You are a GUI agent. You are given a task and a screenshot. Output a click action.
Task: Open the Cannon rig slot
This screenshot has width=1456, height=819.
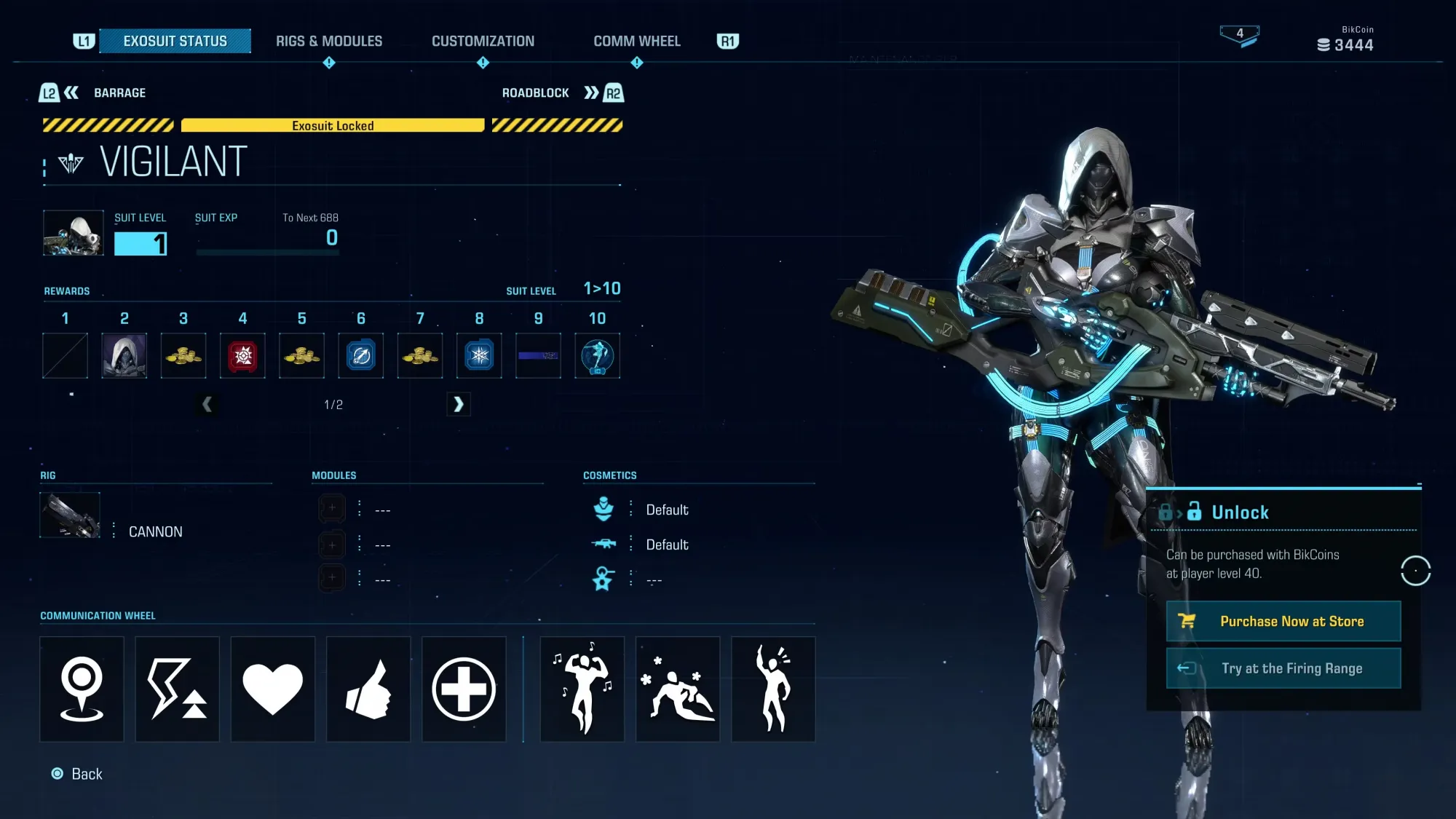coord(70,515)
